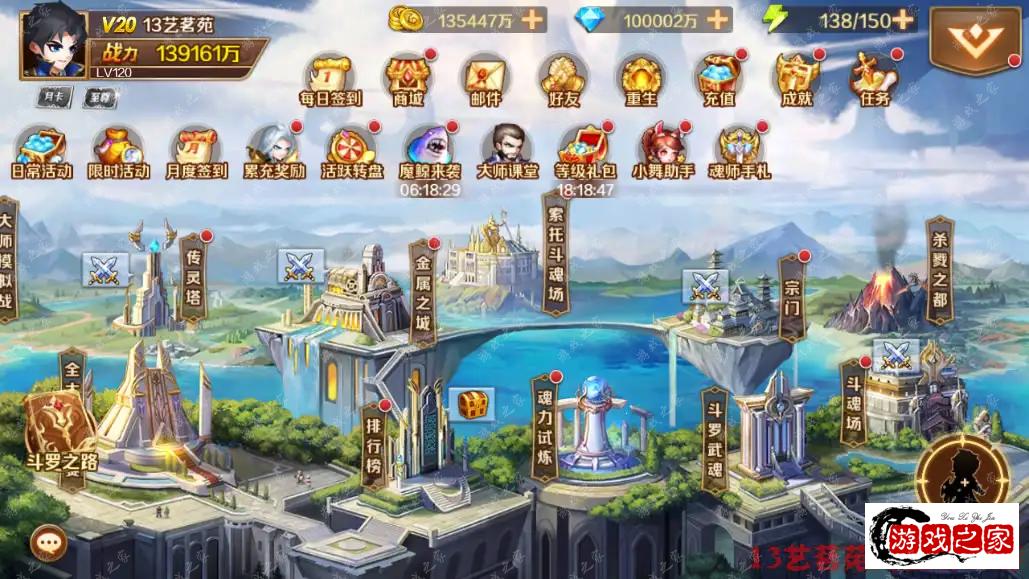Open the 每日签到 daily sign-in icon
This screenshot has width=1029, height=579.
(x=330, y=78)
